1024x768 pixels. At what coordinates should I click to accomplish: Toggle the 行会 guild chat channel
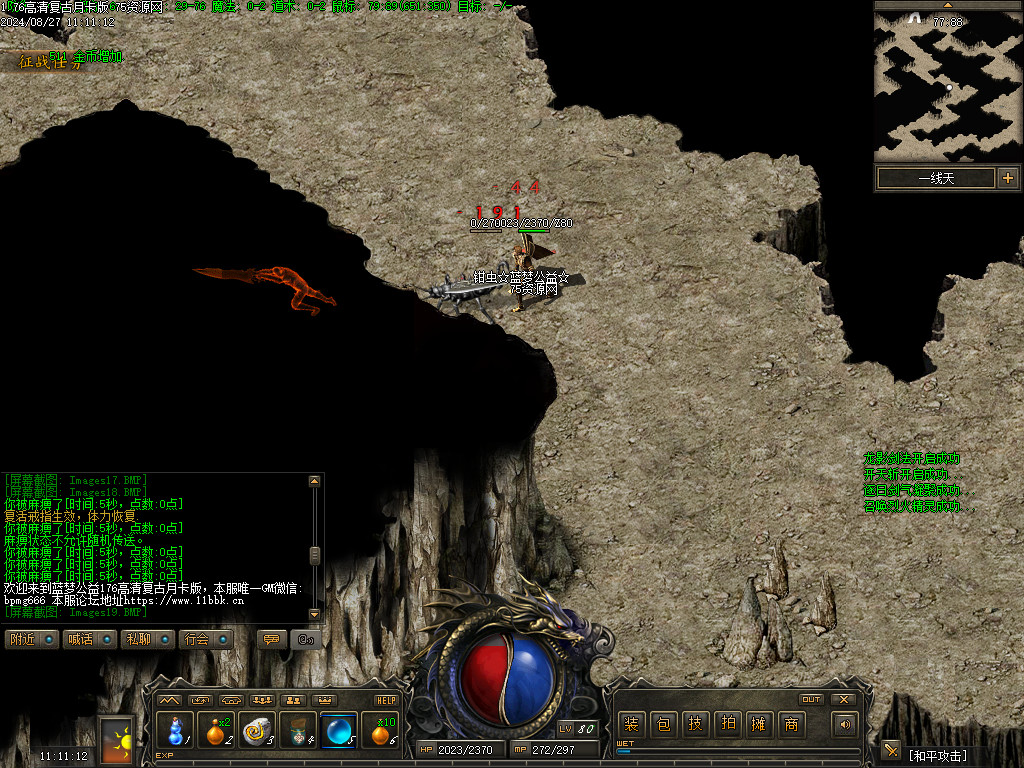(205, 639)
